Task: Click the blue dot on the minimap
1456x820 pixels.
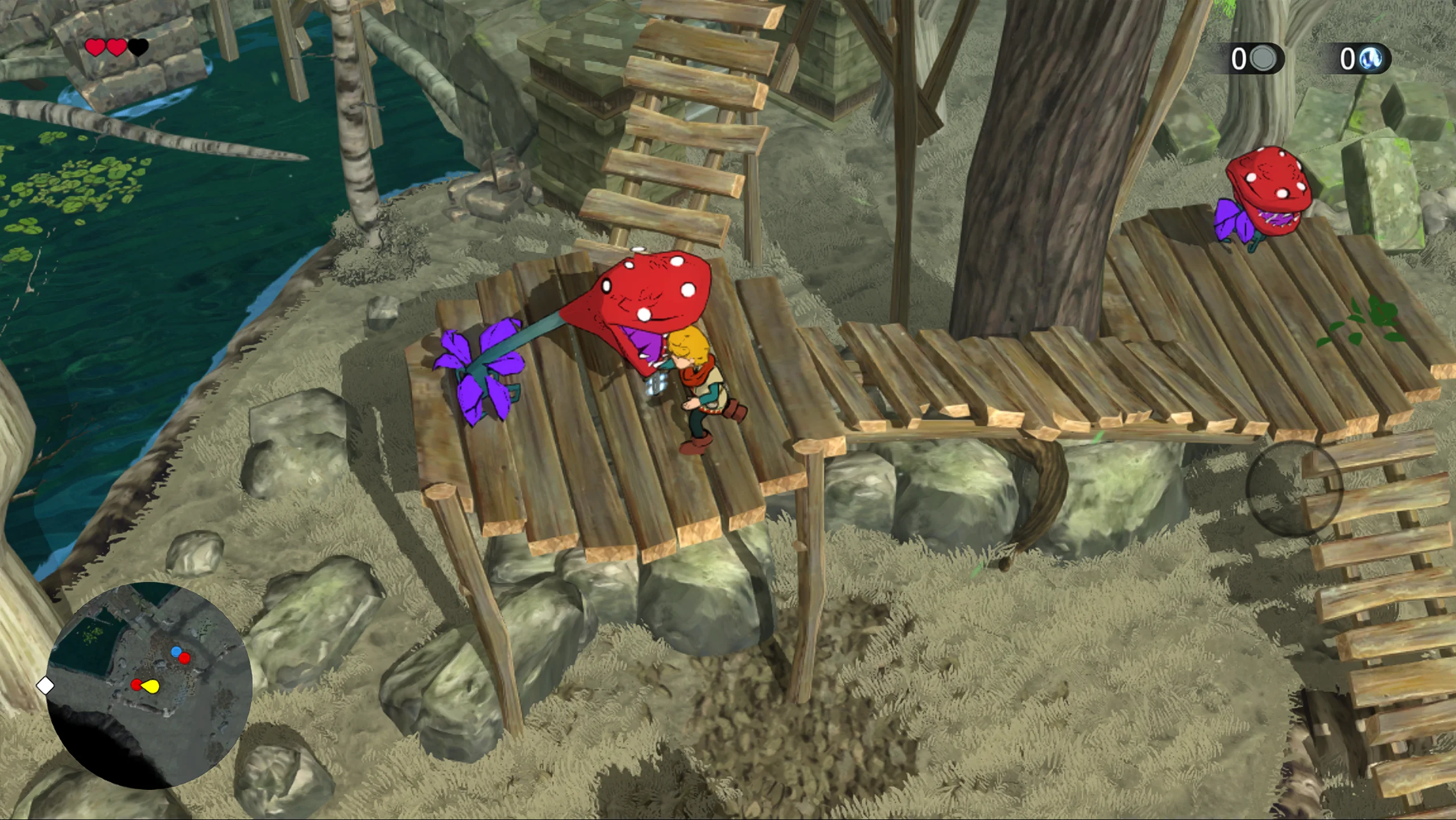Action: pyautogui.click(x=176, y=651)
